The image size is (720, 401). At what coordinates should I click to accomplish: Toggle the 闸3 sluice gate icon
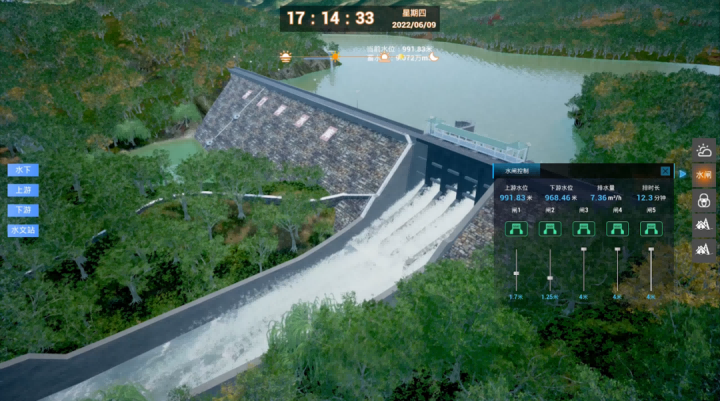click(584, 229)
